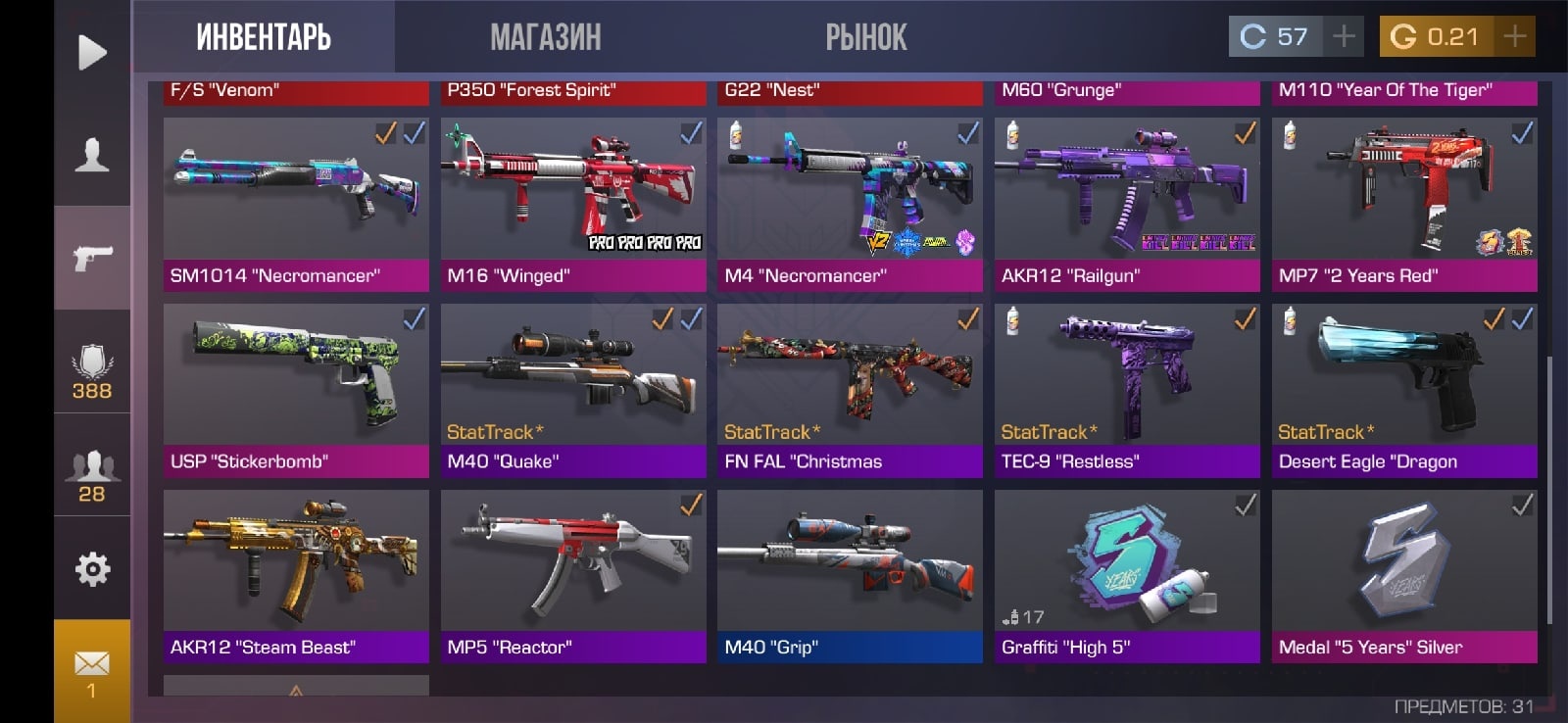Add silver coins with the plus button
1568x723 pixels.
1345,36
